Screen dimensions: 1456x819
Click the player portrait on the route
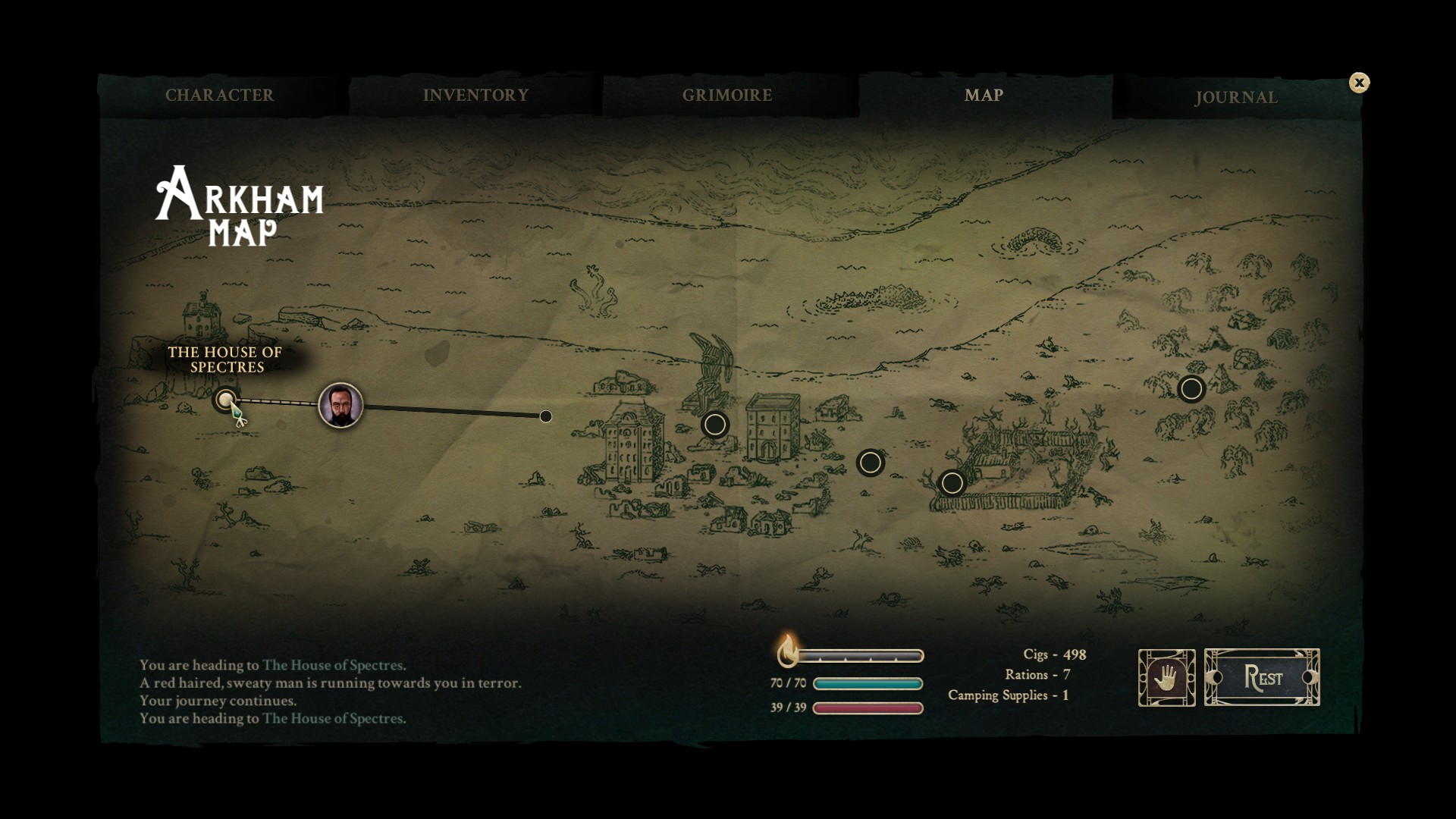[x=340, y=405]
